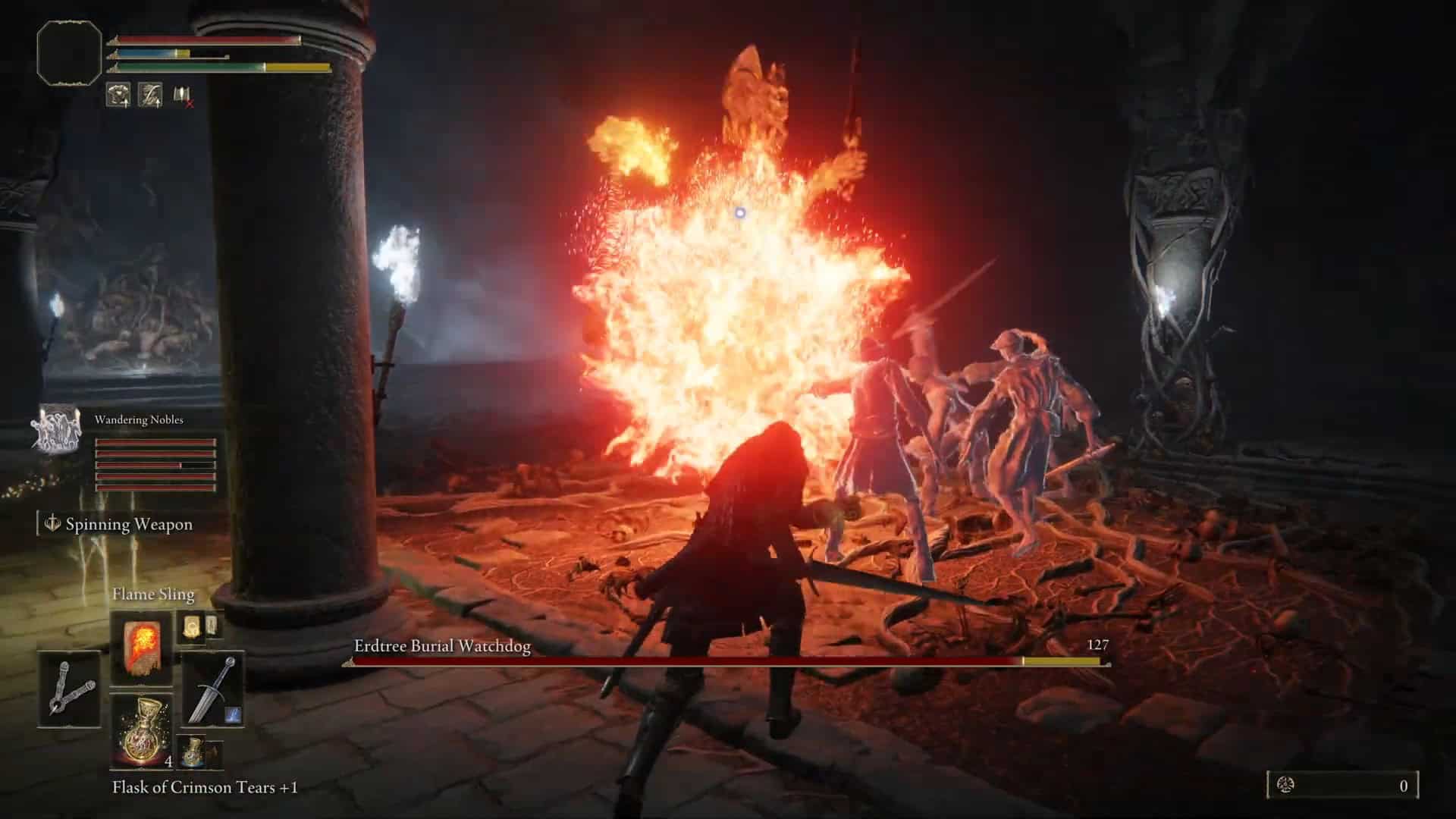Select the left-hand flail weapon slot
Screen dimensions: 1456x819
[69, 689]
